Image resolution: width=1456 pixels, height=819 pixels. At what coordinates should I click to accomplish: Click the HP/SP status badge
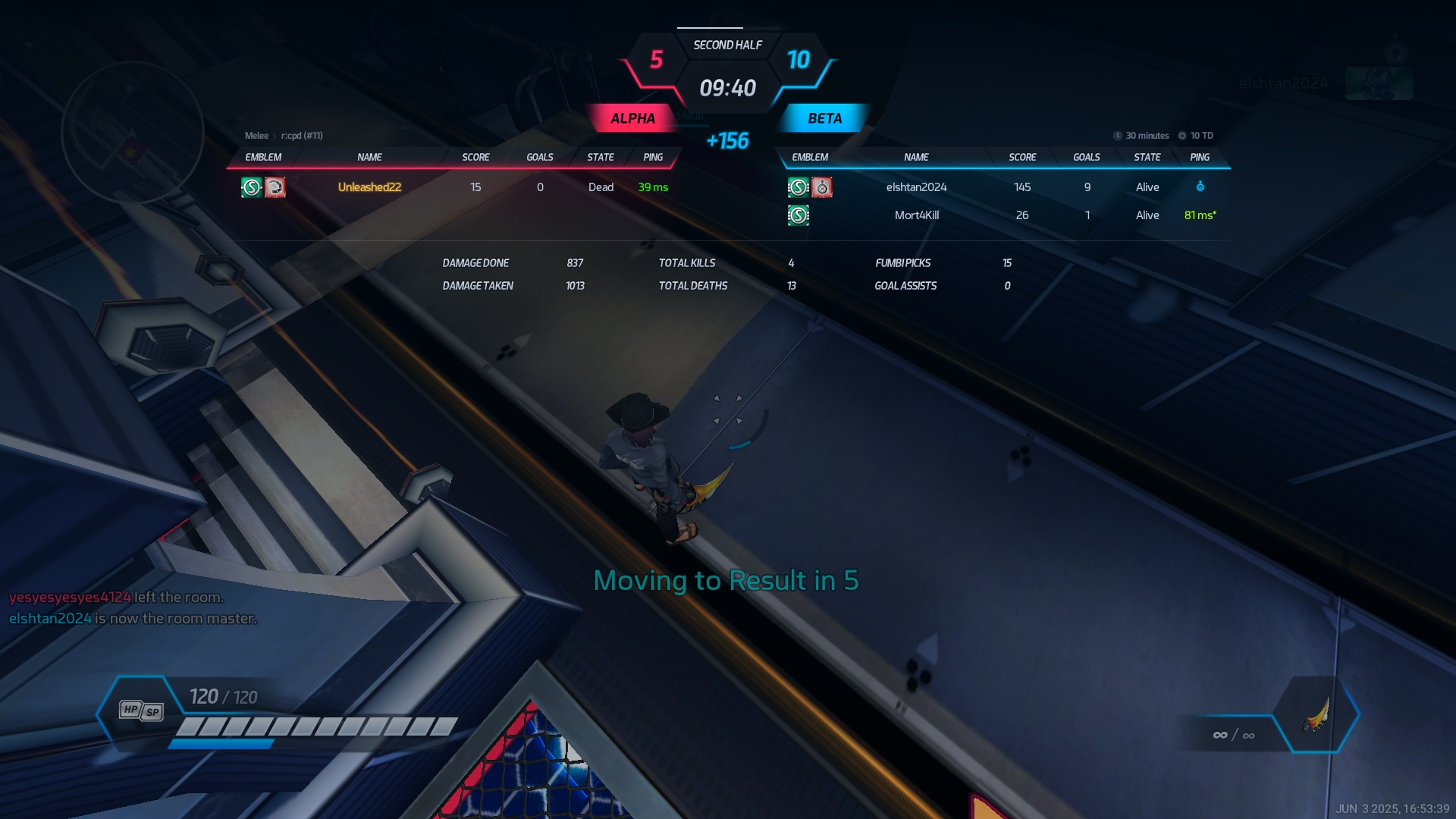141,711
